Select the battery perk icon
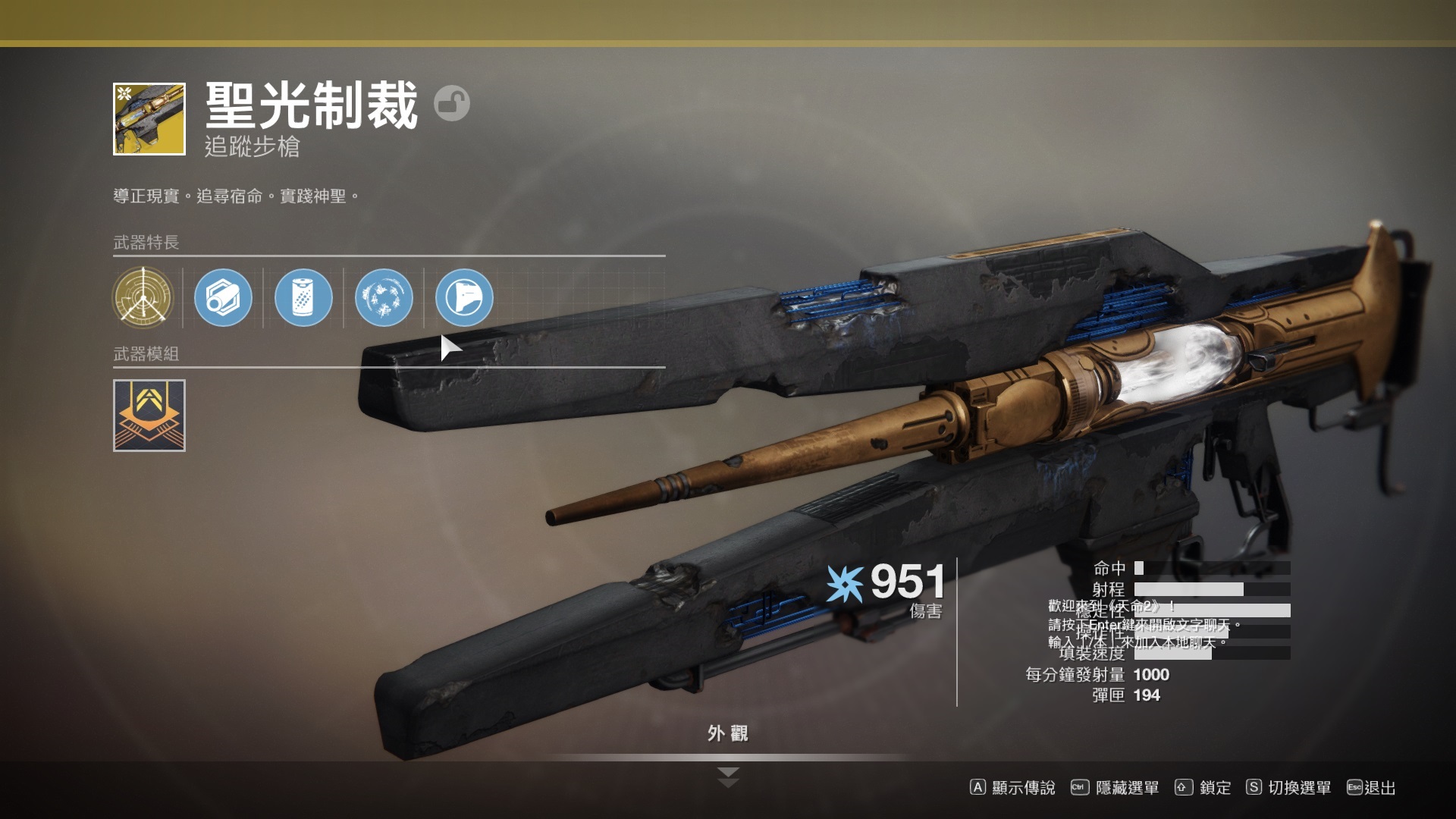The width and height of the screenshot is (1456, 819). [303, 297]
